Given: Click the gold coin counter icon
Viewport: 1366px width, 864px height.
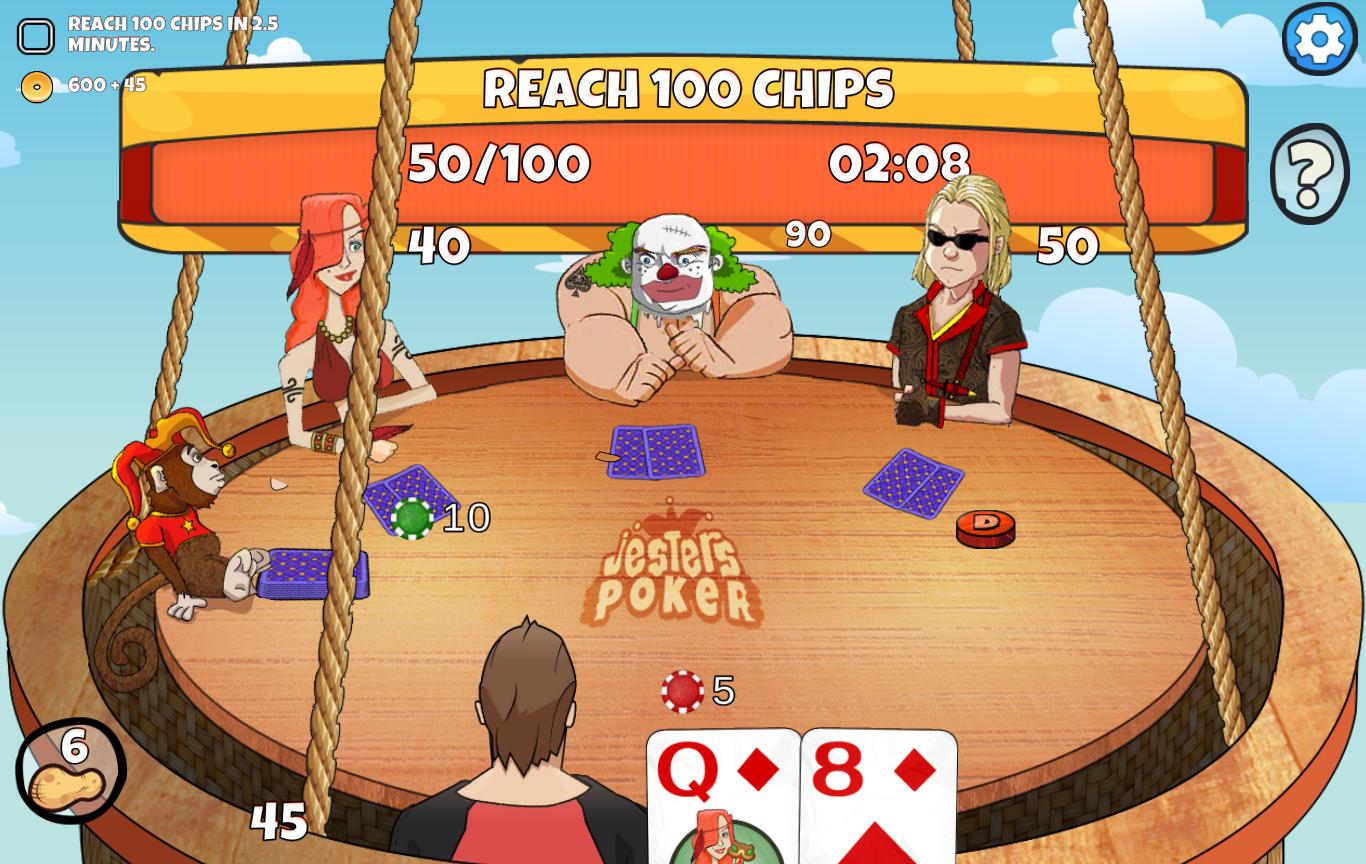Looking at the screenshot, I should coord(36,86).
